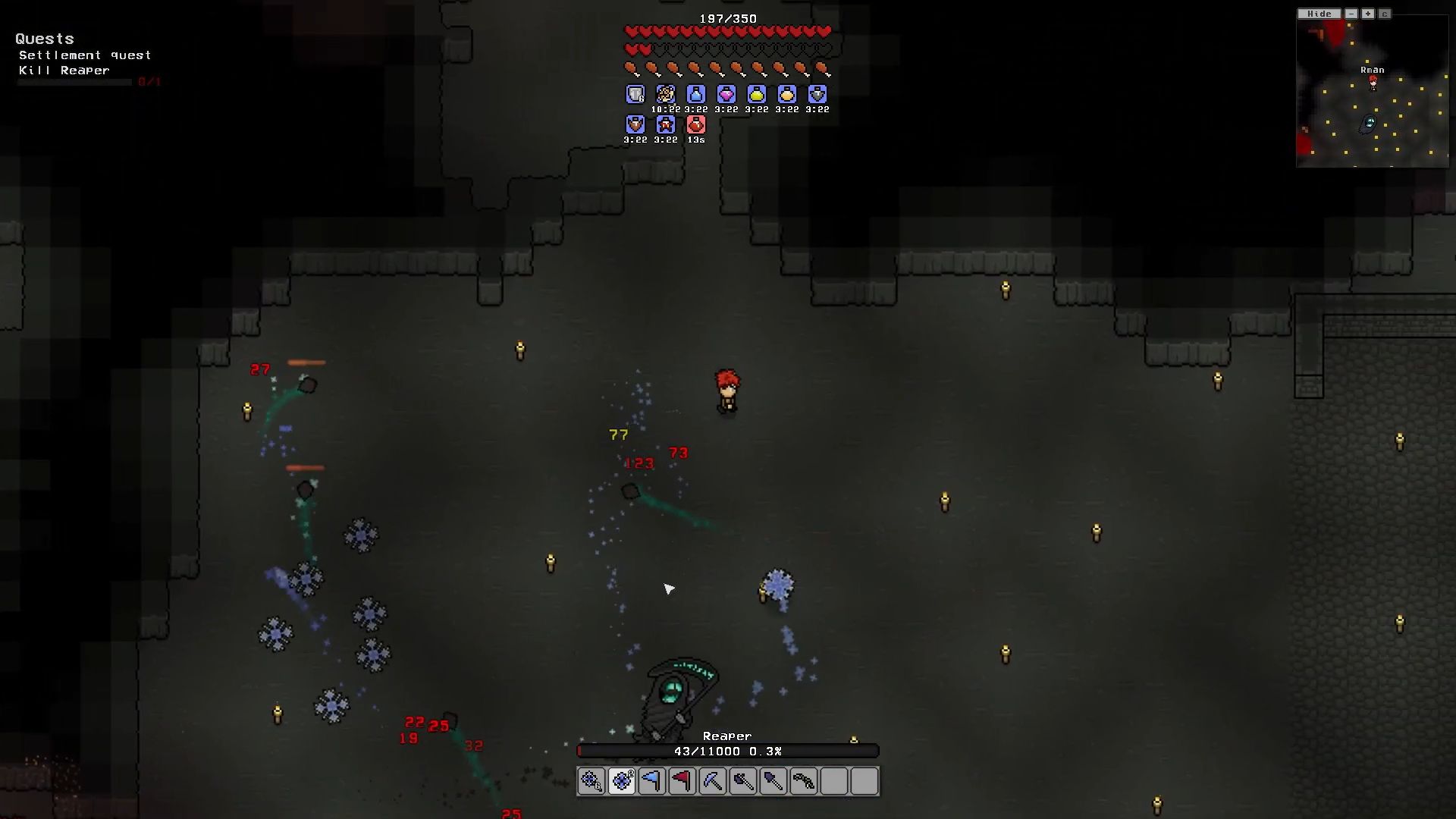Open the Kill Reaper quest details
This screenshot has width=1456, height=819.
pyautogui.click(x=64, y=70)
